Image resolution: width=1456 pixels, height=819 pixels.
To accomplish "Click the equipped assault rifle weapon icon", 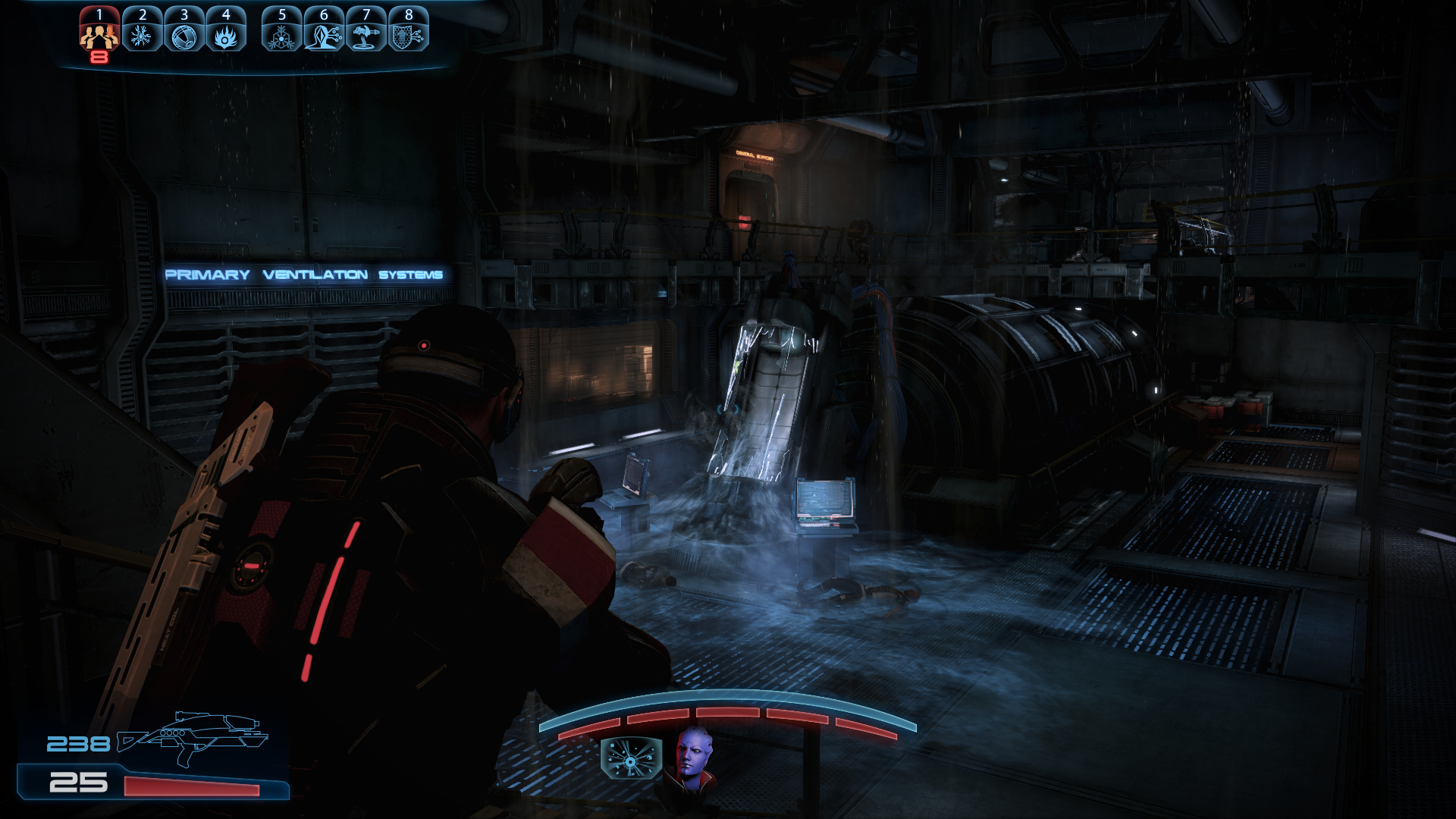I will click(x=193, y=737).
